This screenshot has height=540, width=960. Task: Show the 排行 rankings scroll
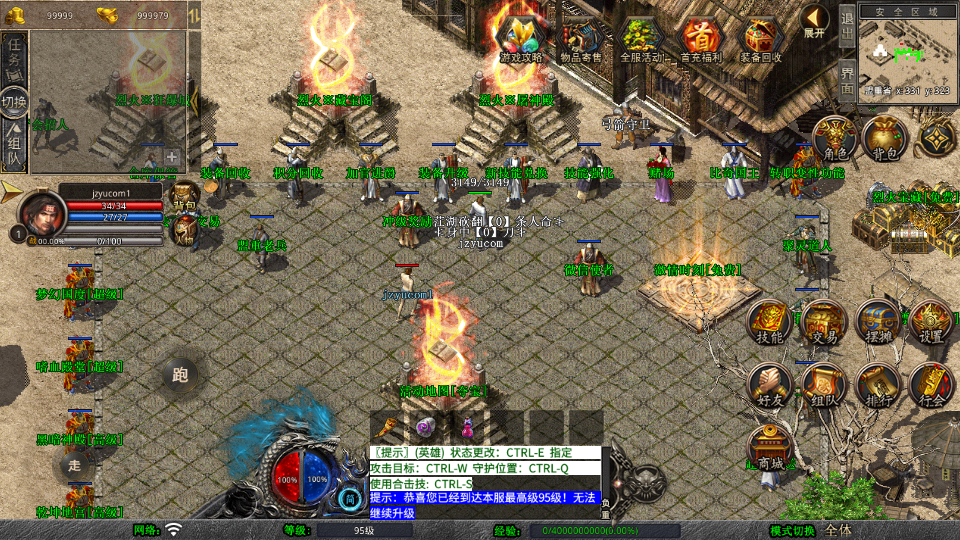877,386
